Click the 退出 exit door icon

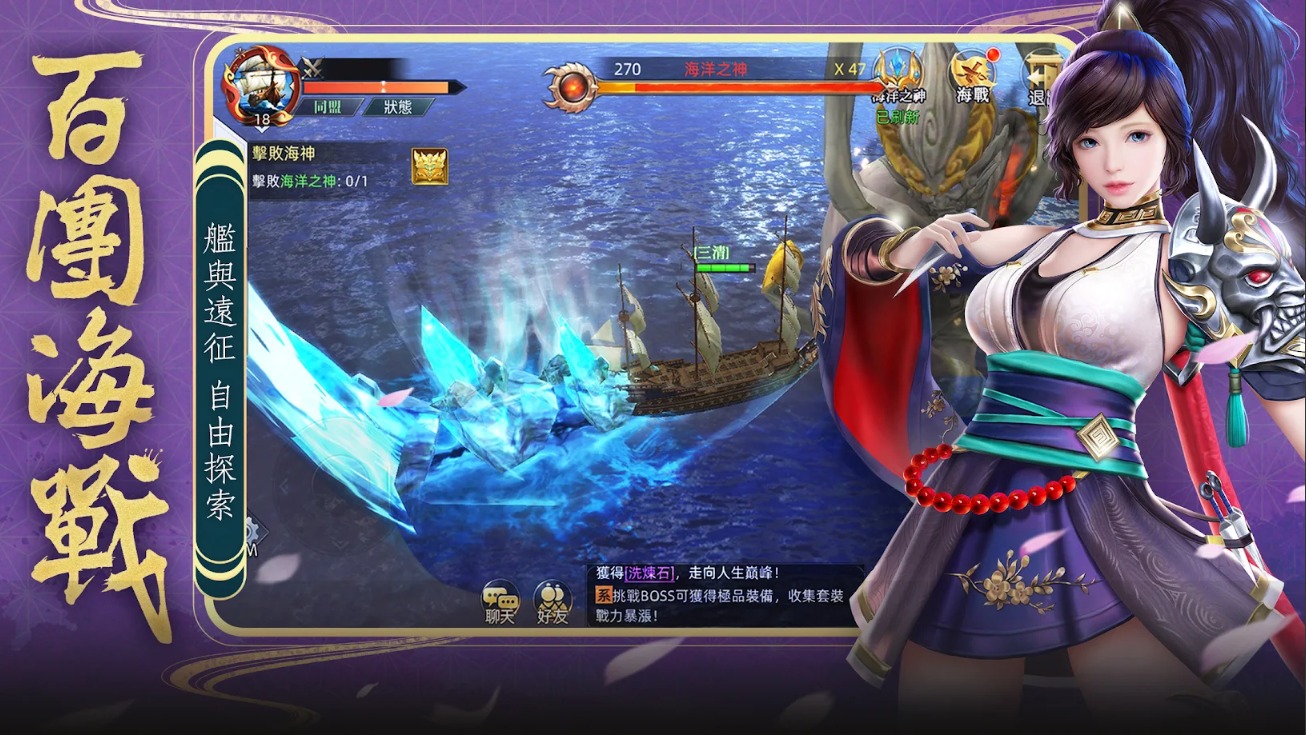click(x=1041, y=70)
